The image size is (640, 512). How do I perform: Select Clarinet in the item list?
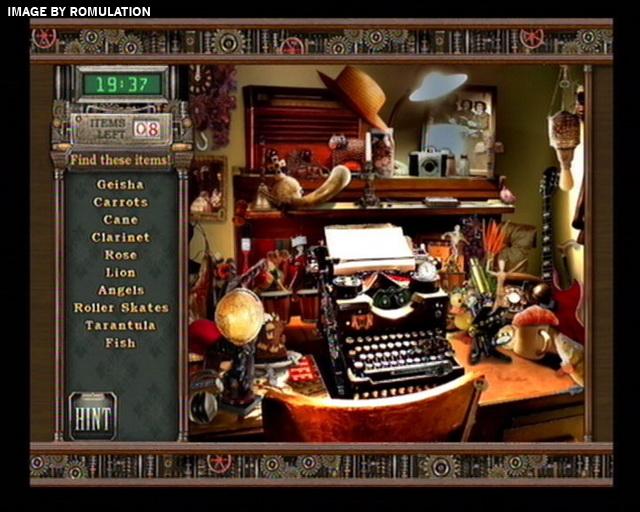[x=120, y=238]
